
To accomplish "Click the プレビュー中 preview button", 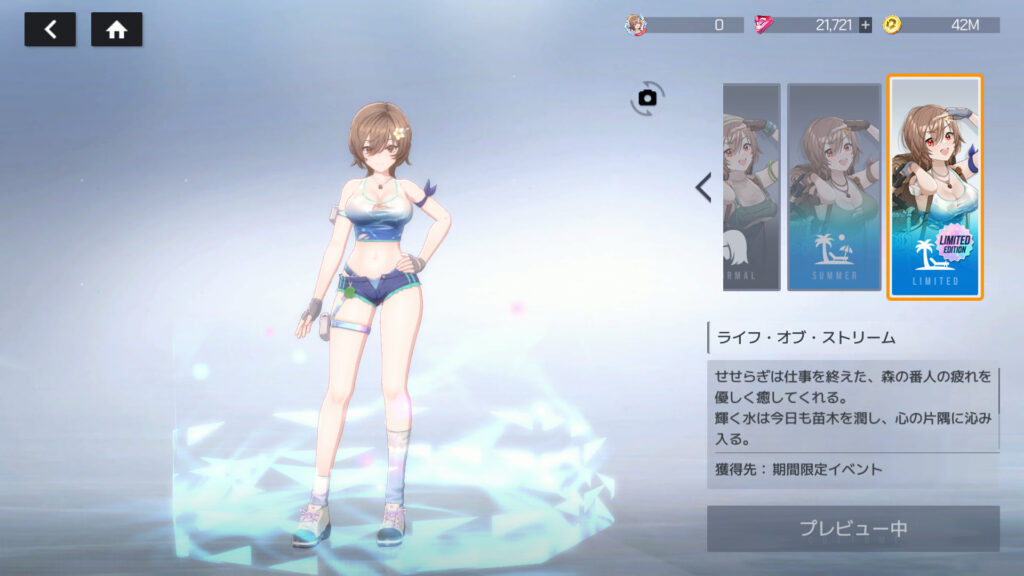I will pyautogui.click(x=853, y=528).
